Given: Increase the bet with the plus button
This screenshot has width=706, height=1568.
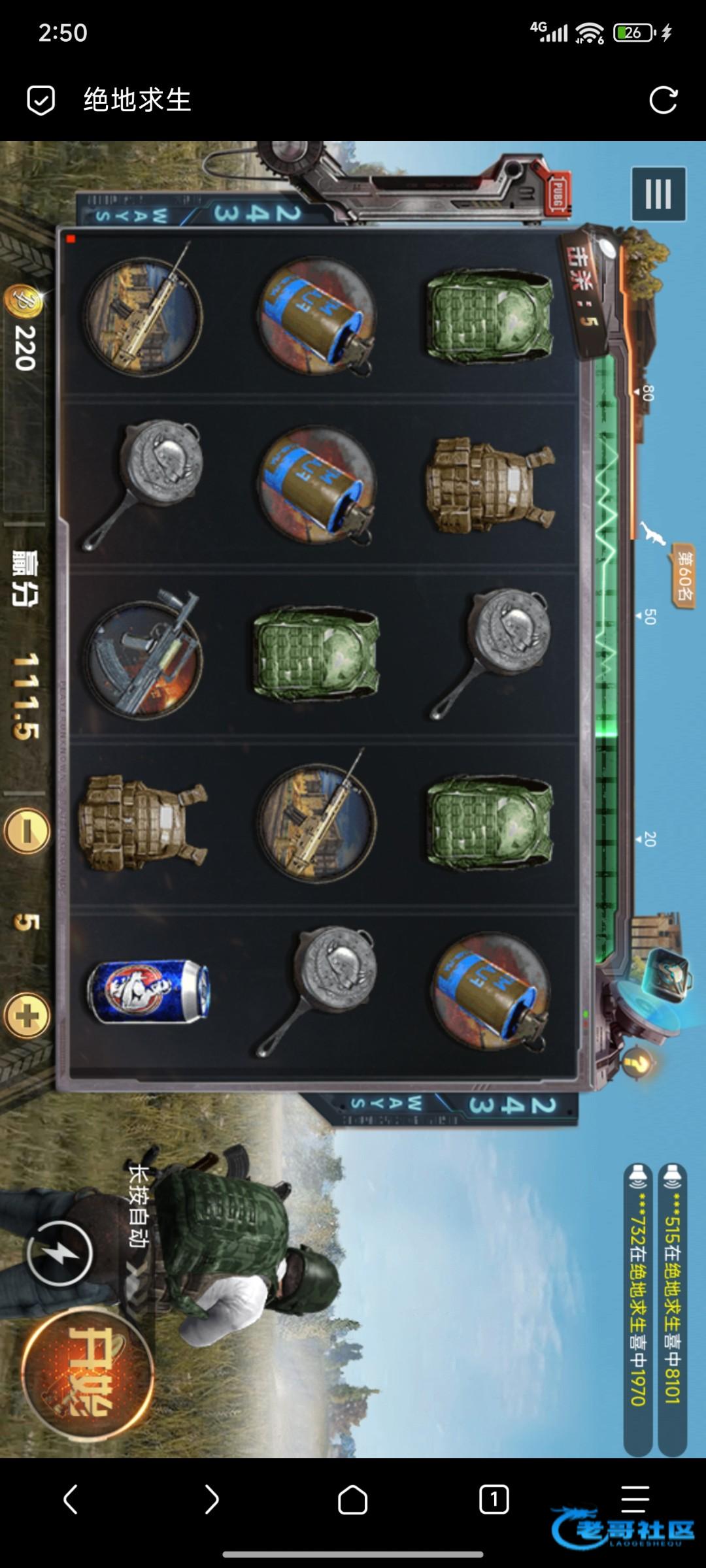Looking at the screenshot, I should click(x=27, y=1016).
